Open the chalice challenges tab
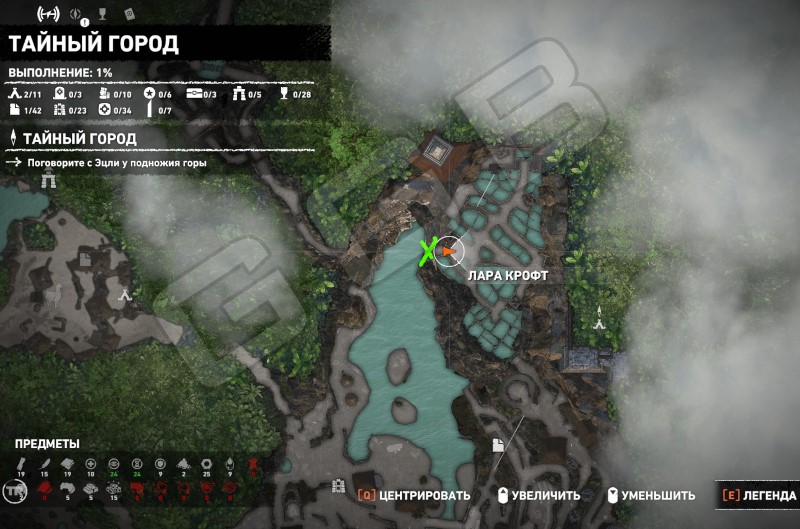Screen dimensions: 800x529 coord(105,14)
